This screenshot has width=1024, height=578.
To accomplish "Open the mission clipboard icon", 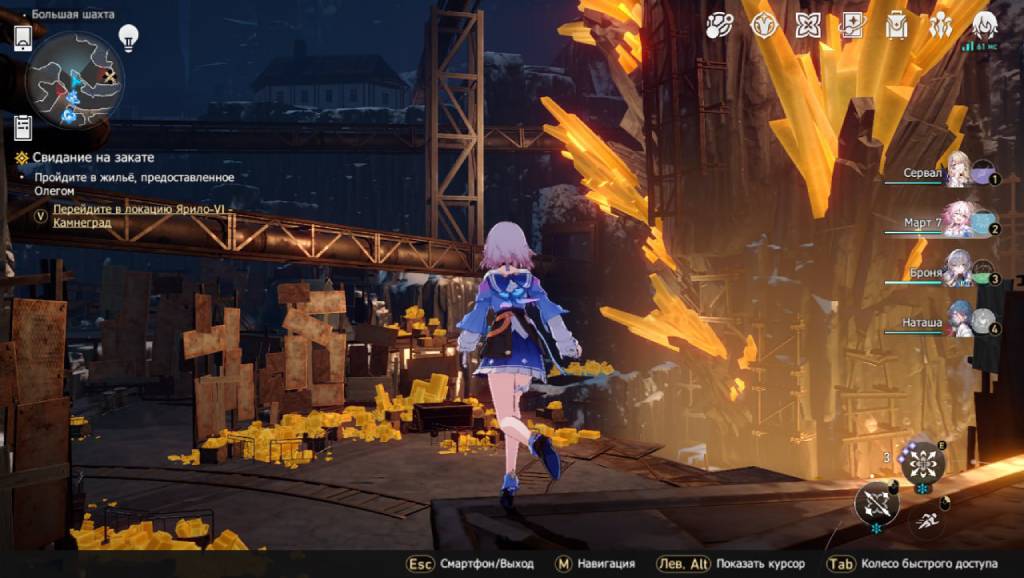I will (x=23, y=127).
